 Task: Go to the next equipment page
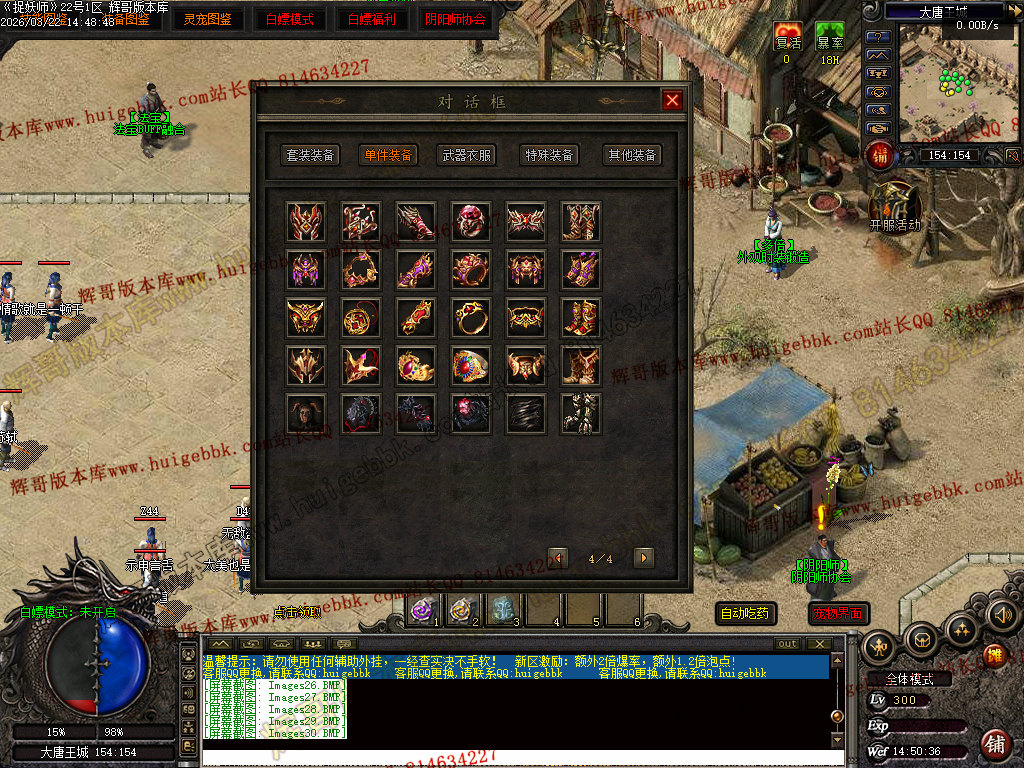click(x=644, y=558)
